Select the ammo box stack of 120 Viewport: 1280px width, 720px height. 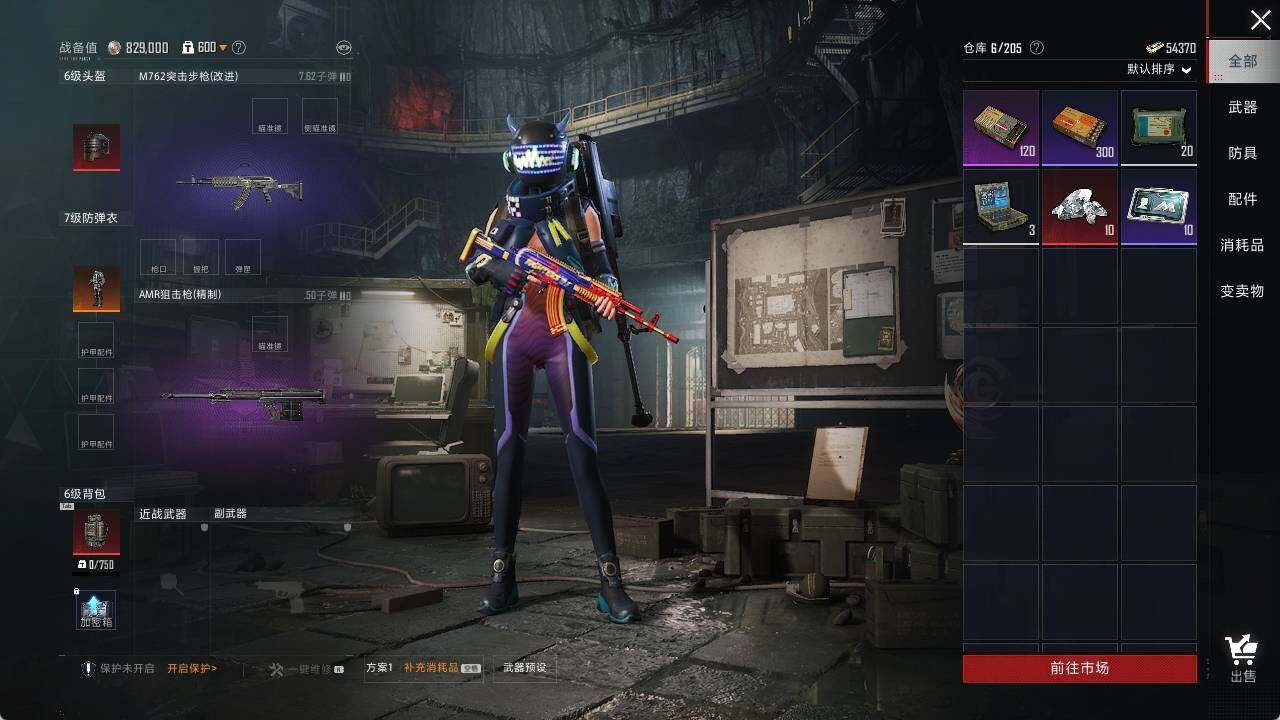click(x=1001, y=128)
